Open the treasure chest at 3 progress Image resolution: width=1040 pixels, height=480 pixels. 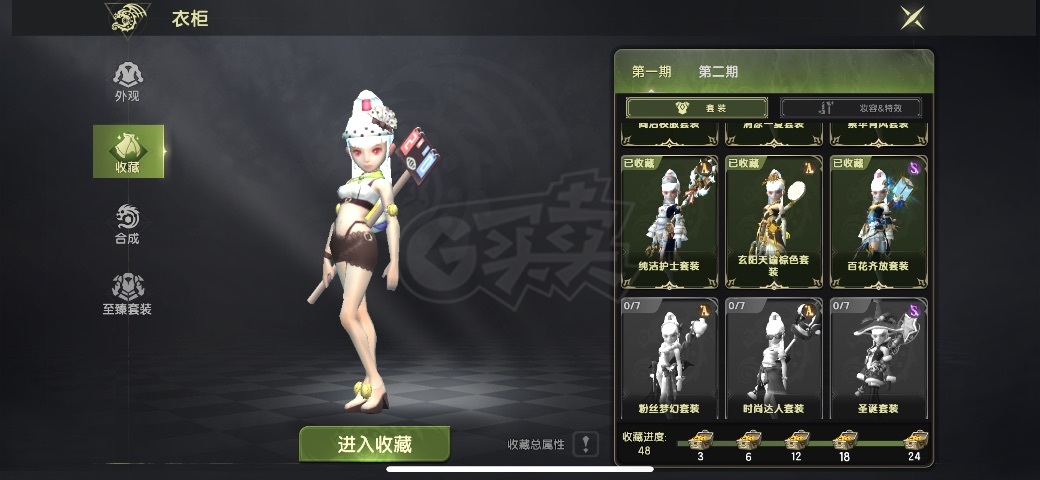click(x=699, y=440)
